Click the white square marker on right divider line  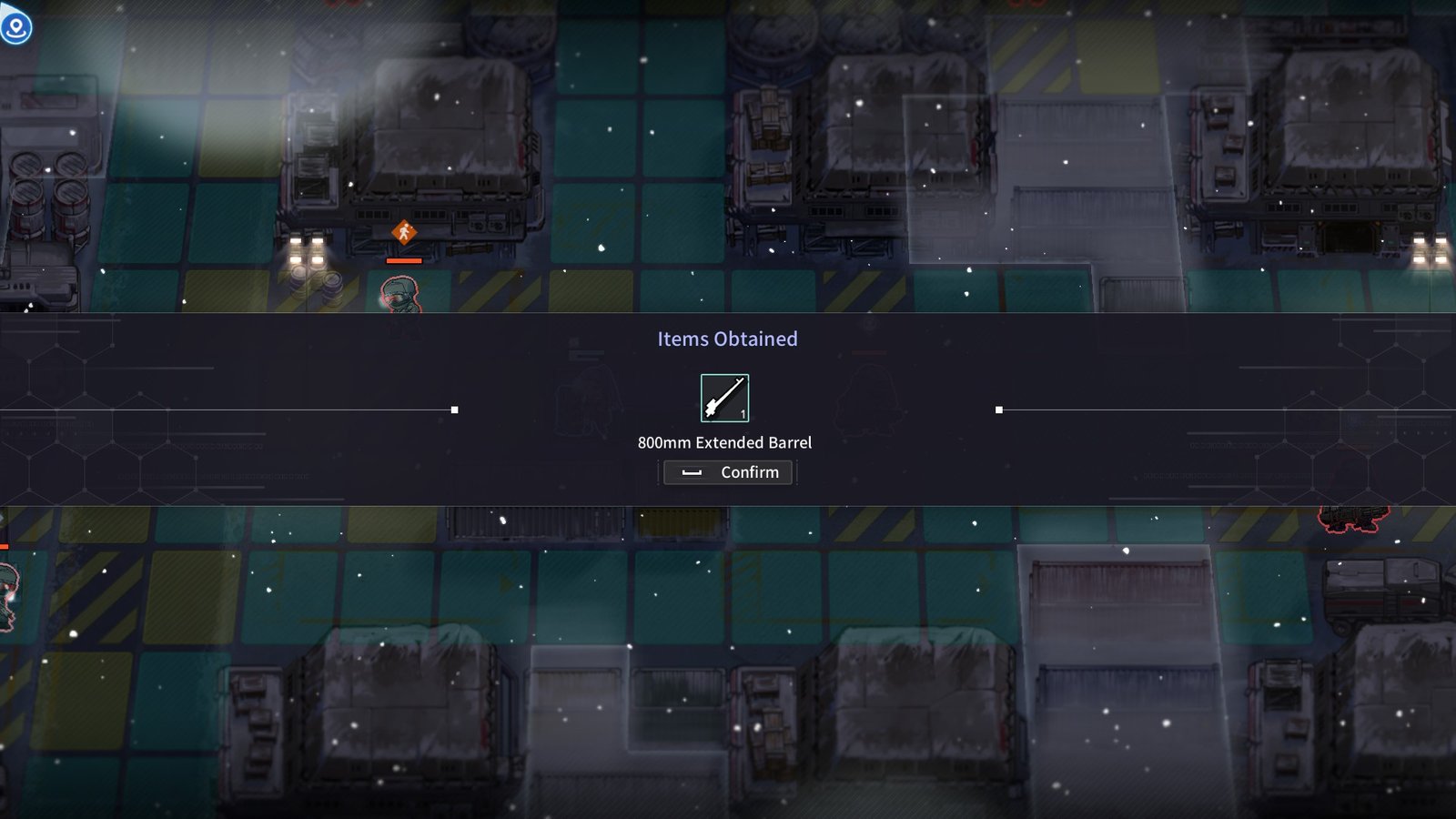998,409
